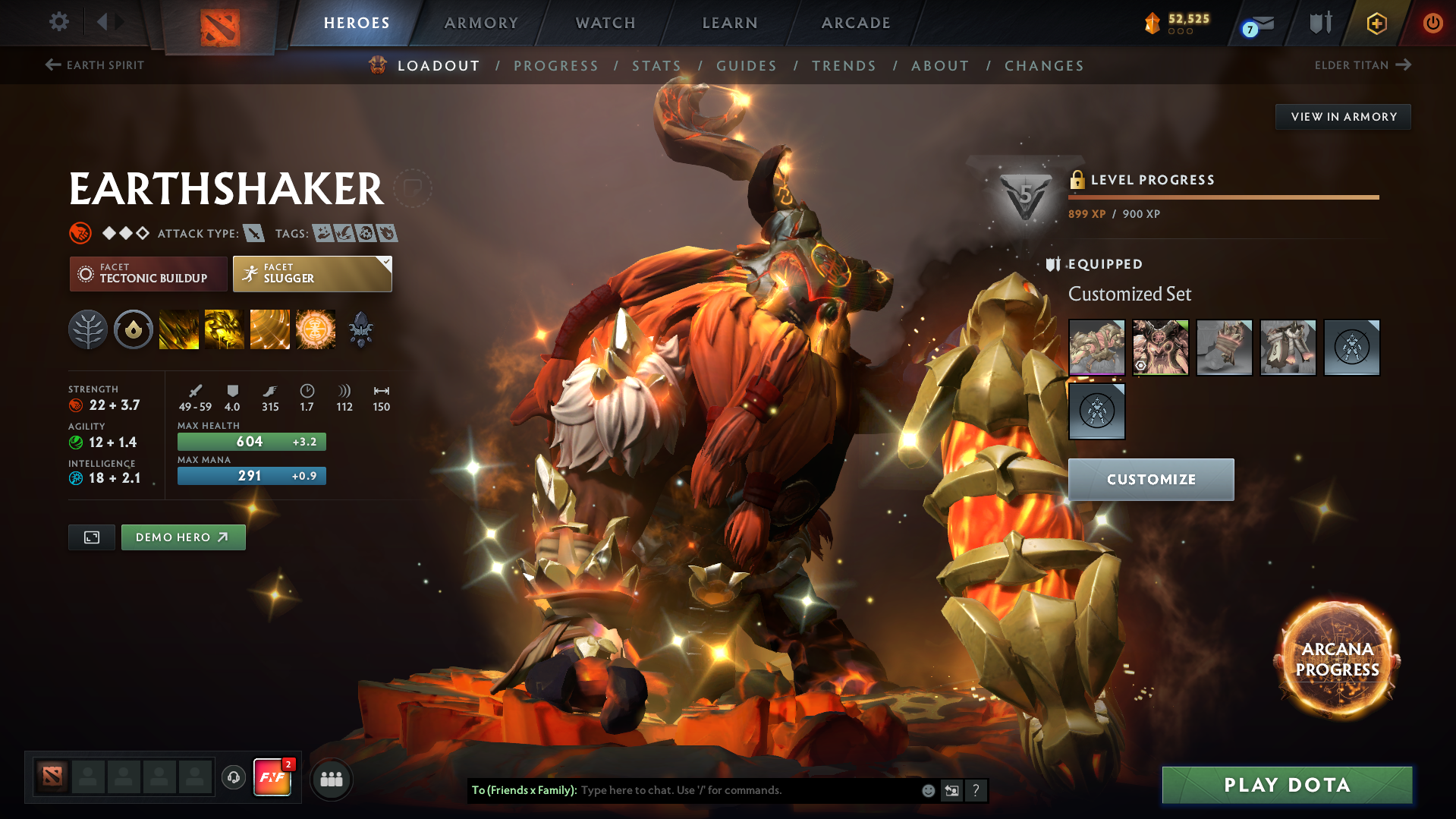Open Arcana Progress emblem
This screenshot has width=1456, height=819.
pos(1337,660)
